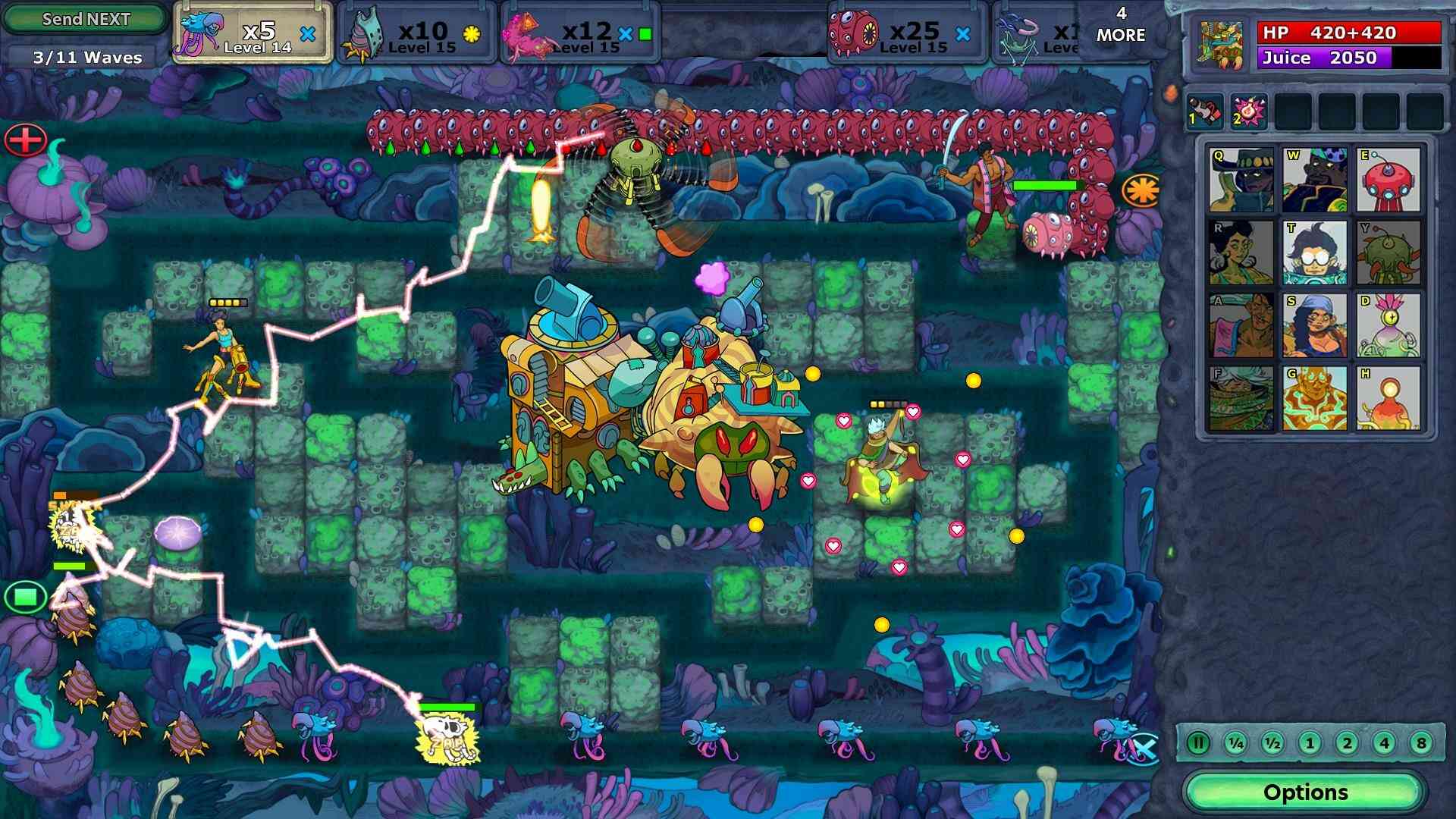The height and width of the screenshot is (819, 1456).
Task: Select the goggles-wearing hero bound to T
Action: click(1315, 254)
